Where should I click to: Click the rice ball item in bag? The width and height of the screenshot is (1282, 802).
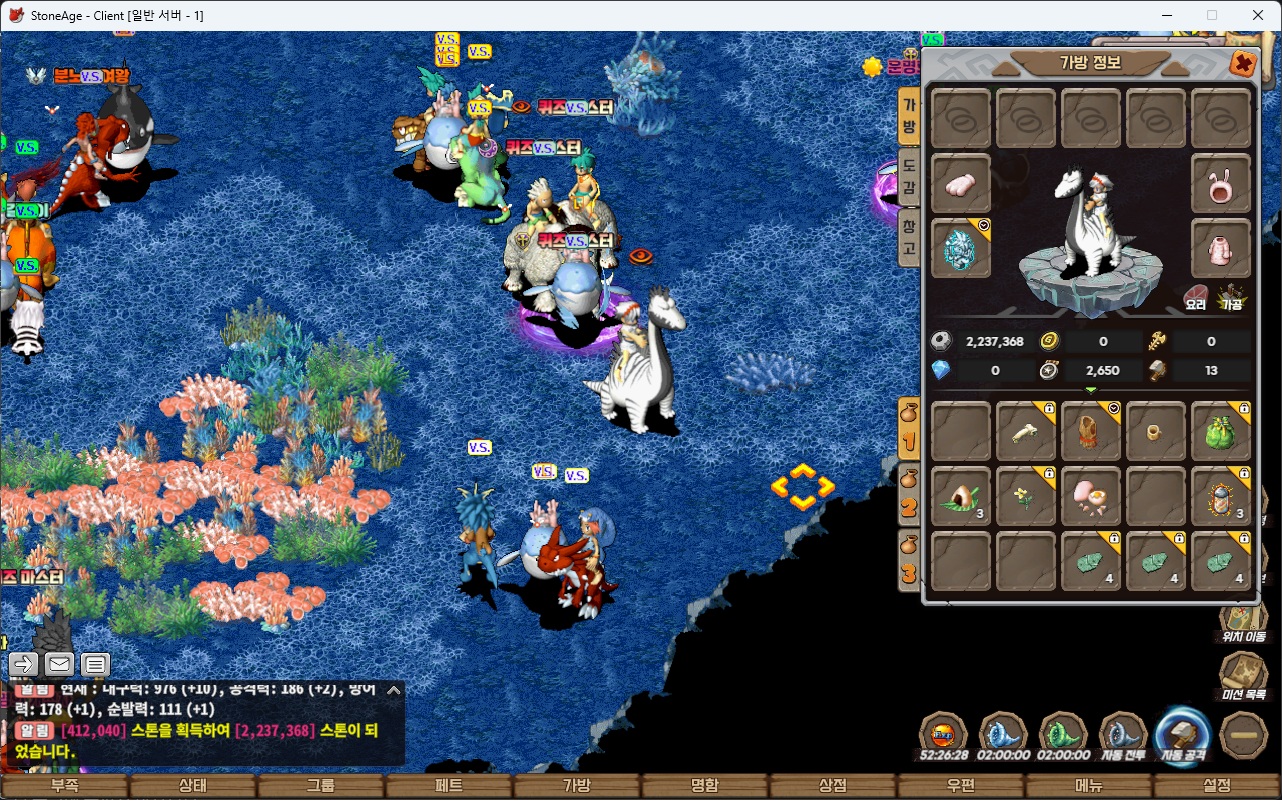tap(962, 496)
